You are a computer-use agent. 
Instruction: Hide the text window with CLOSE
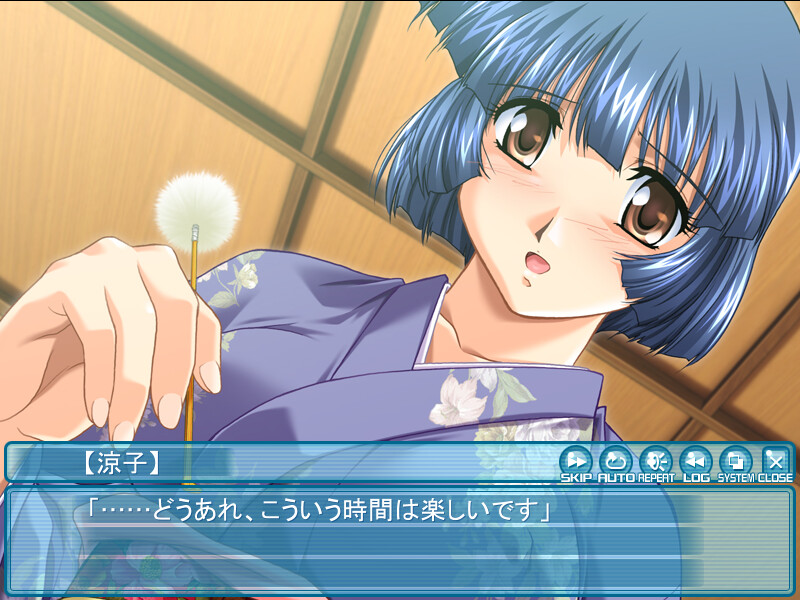775,462
